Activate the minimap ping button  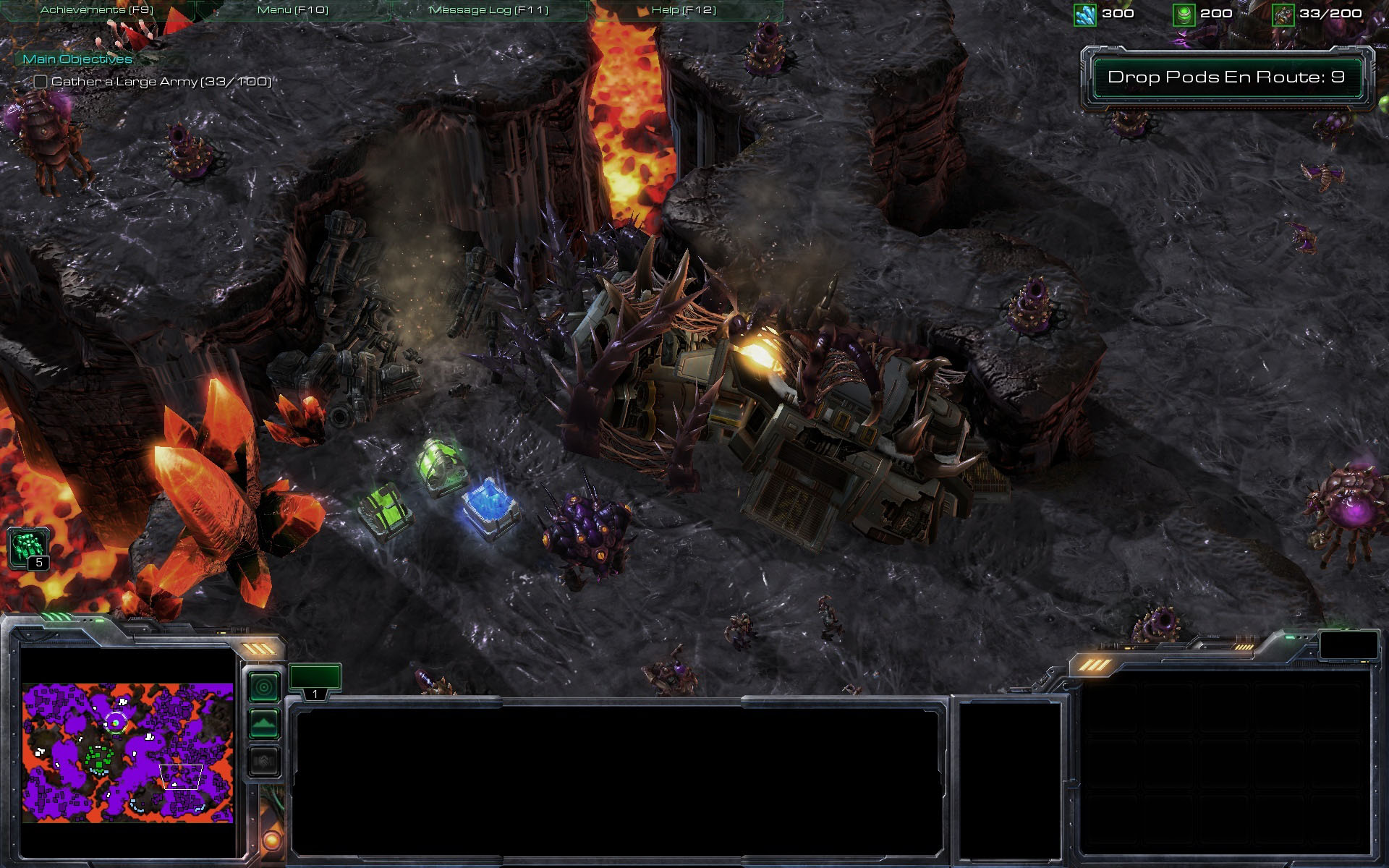click(x=263, y=687)
